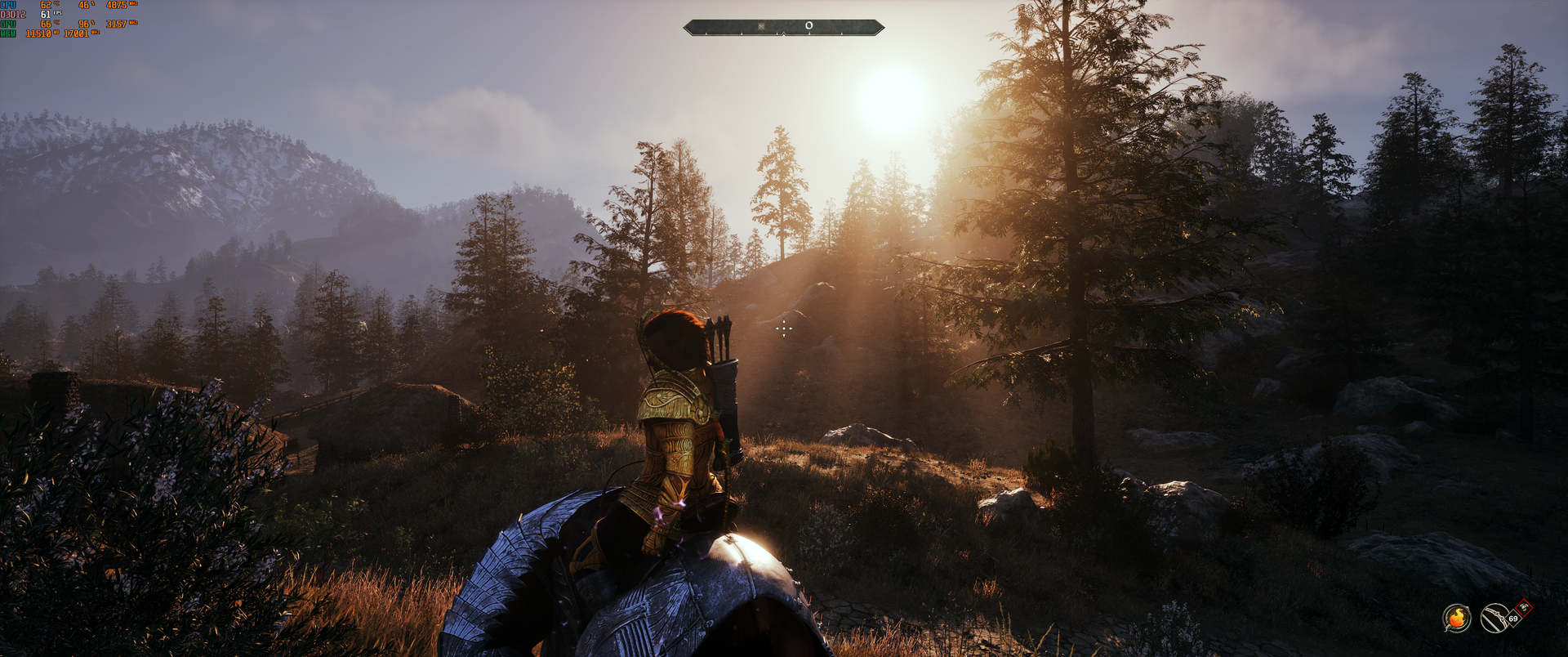Click the mine marker on the compass
The image size is (1568, 657).
point(761,26)
